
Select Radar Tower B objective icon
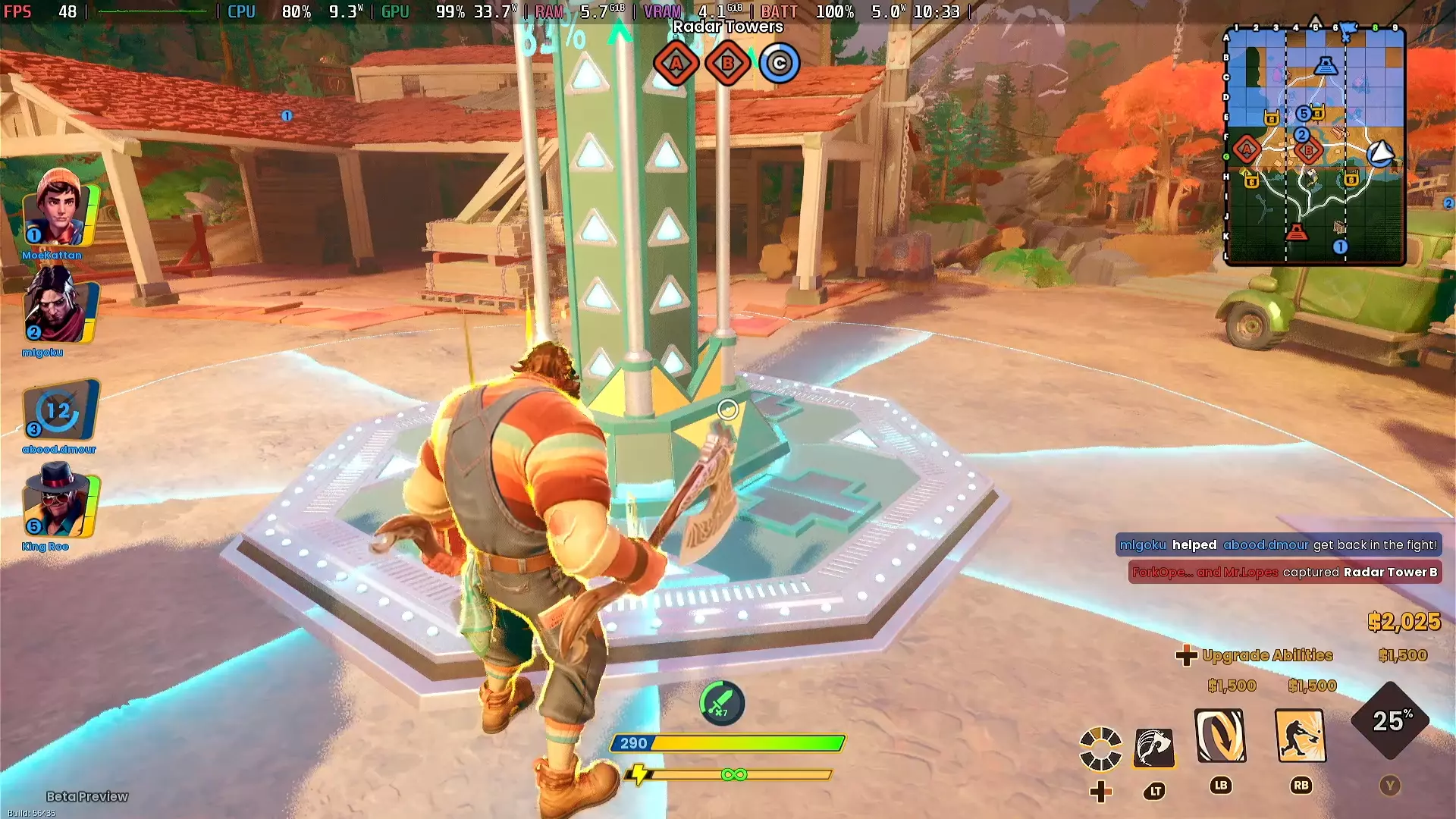pos(727,63)
